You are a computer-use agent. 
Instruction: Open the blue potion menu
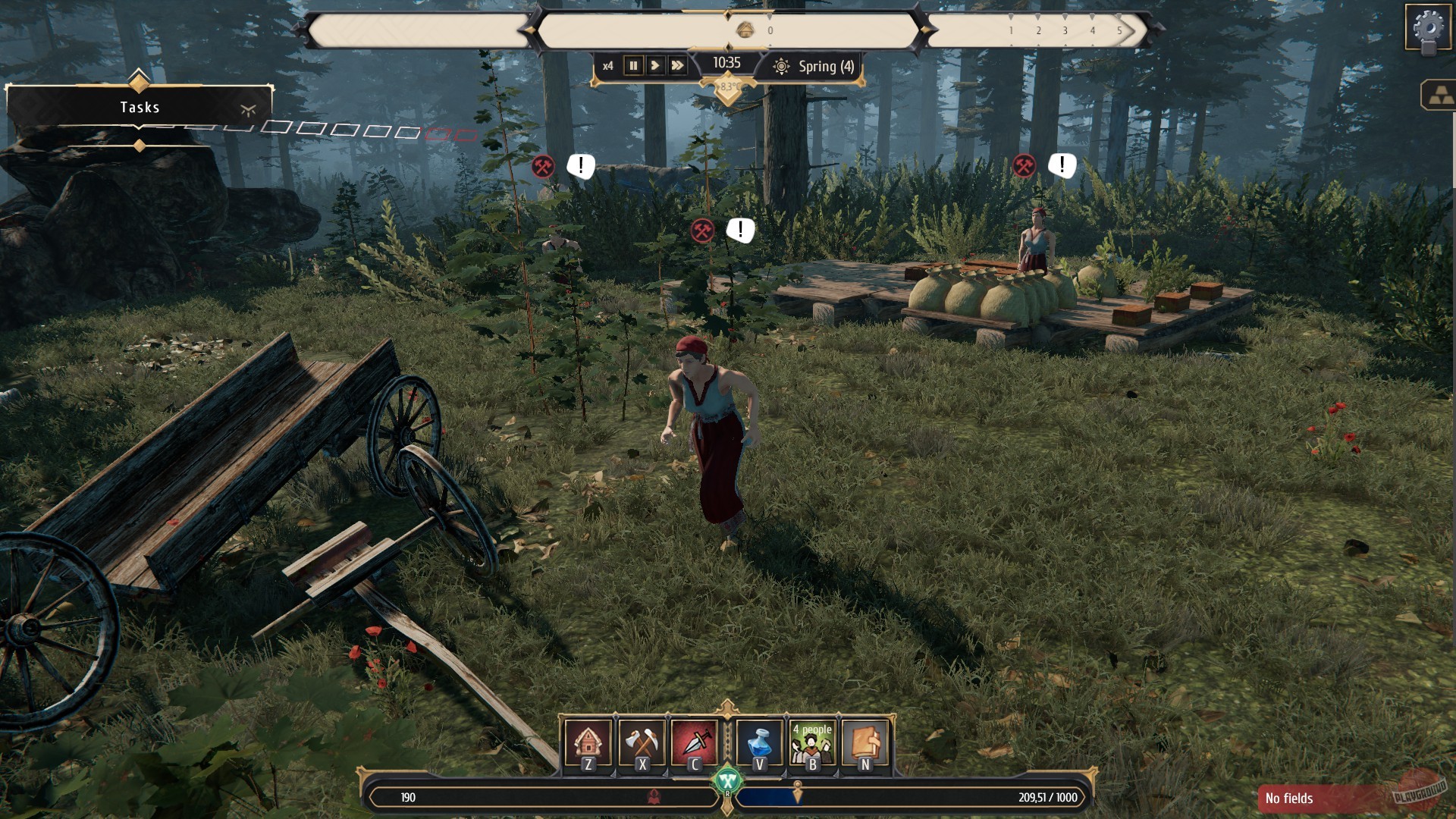759,743
